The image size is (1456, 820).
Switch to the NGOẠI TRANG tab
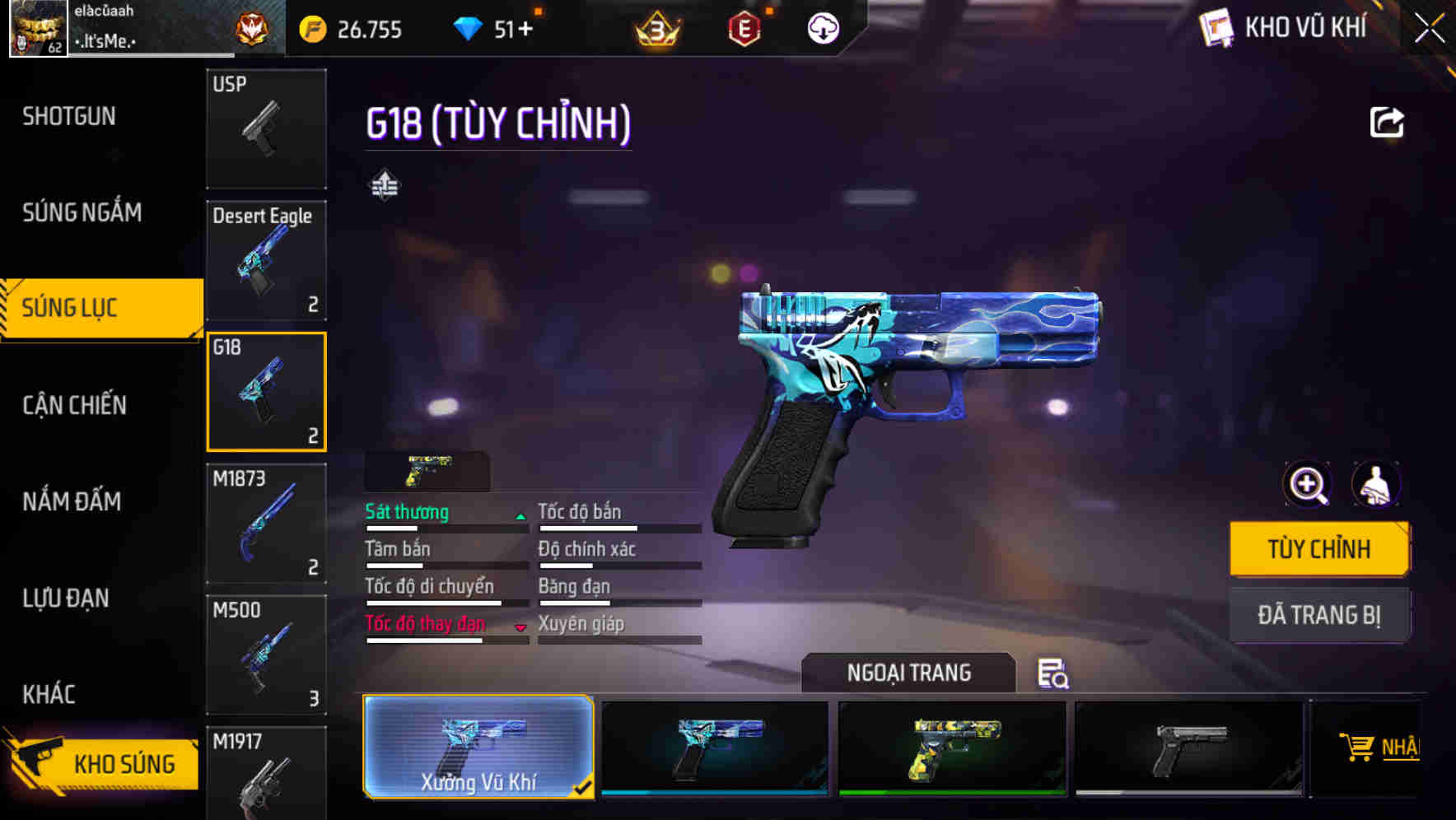909,673
